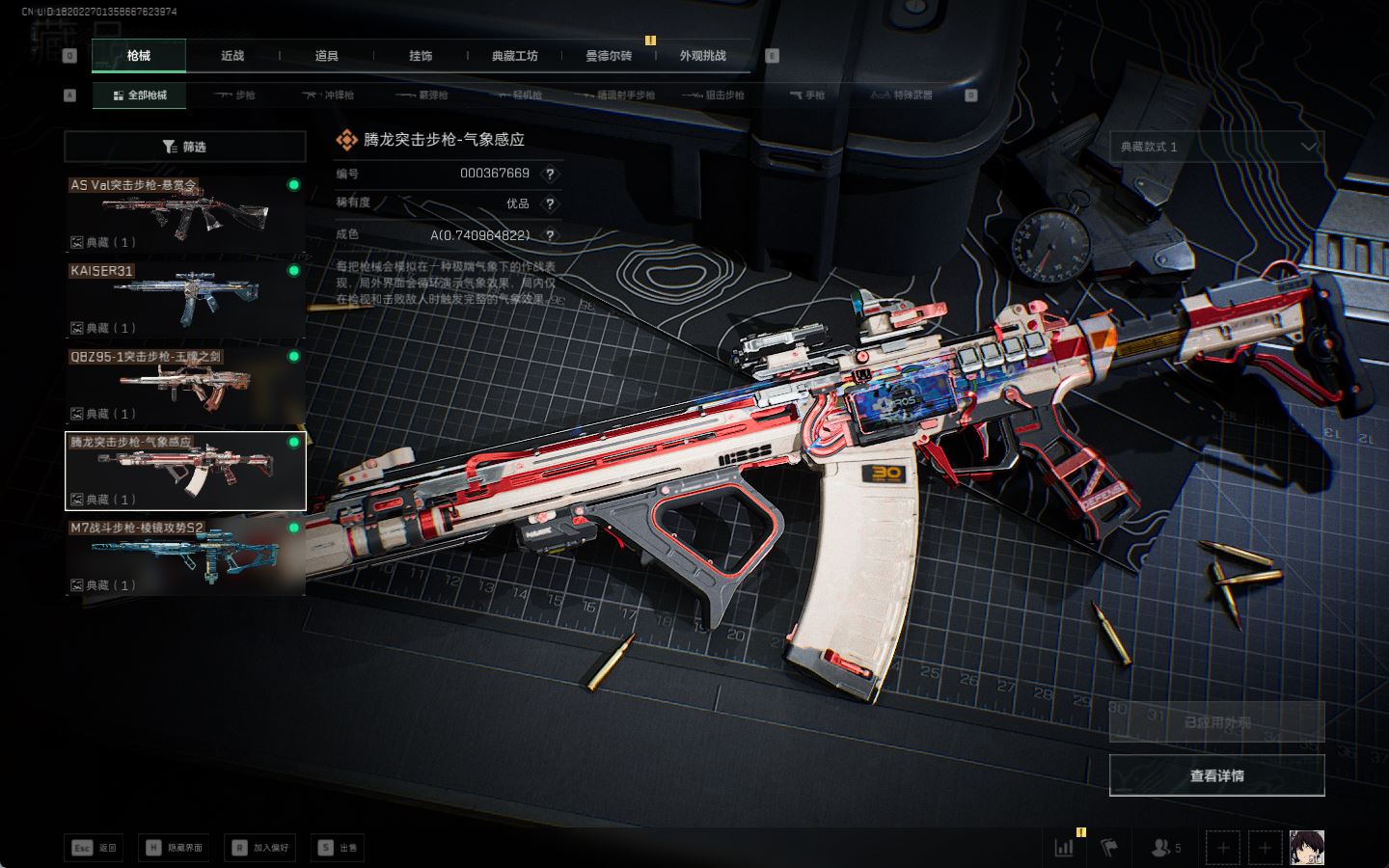Select the 挂饰 charms tab
This screenshot has height=868, width=1389.
421,56
